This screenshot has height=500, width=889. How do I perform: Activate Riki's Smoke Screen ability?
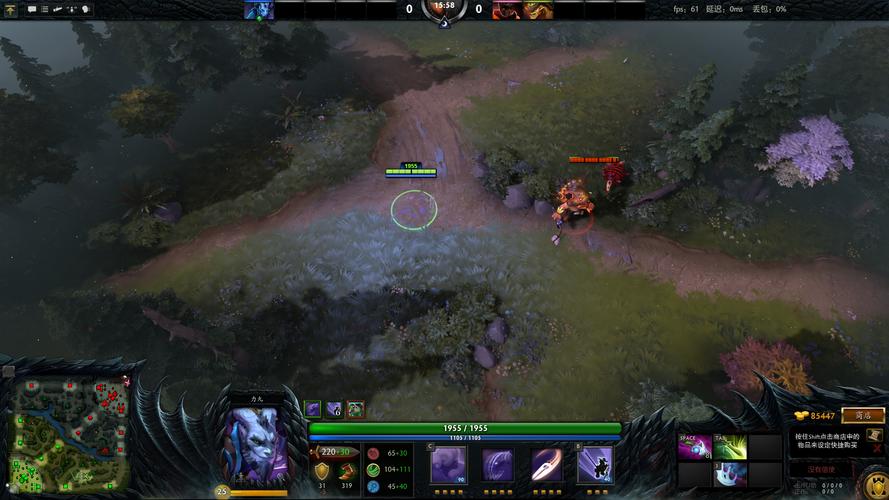[x=448, y=465]
